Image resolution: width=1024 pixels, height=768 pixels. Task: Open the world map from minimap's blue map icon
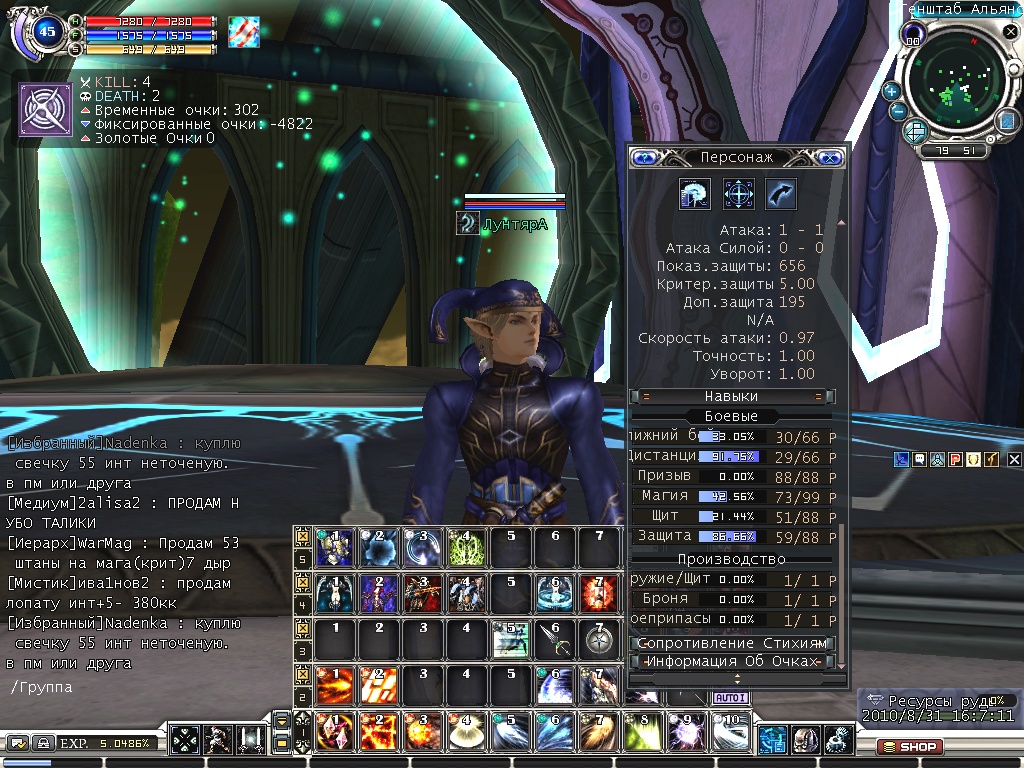(1007, 121)
